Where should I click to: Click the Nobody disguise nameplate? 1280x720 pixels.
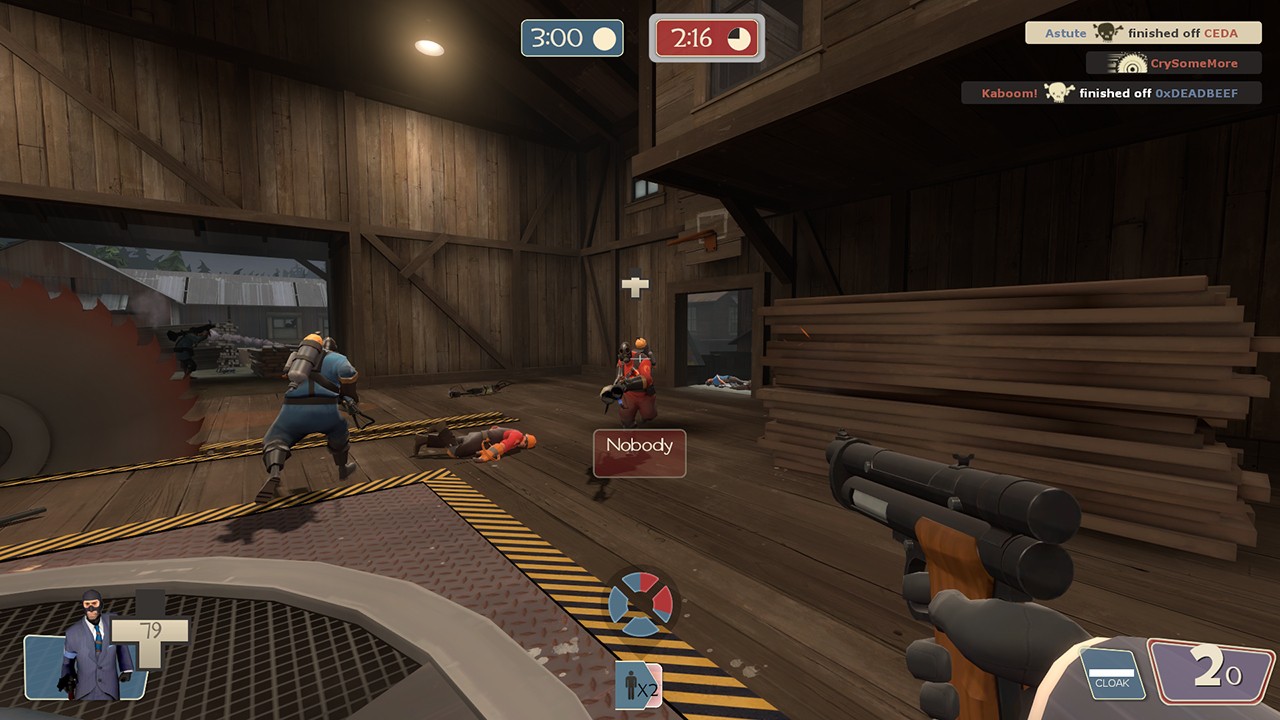click(x=638, y=447)
